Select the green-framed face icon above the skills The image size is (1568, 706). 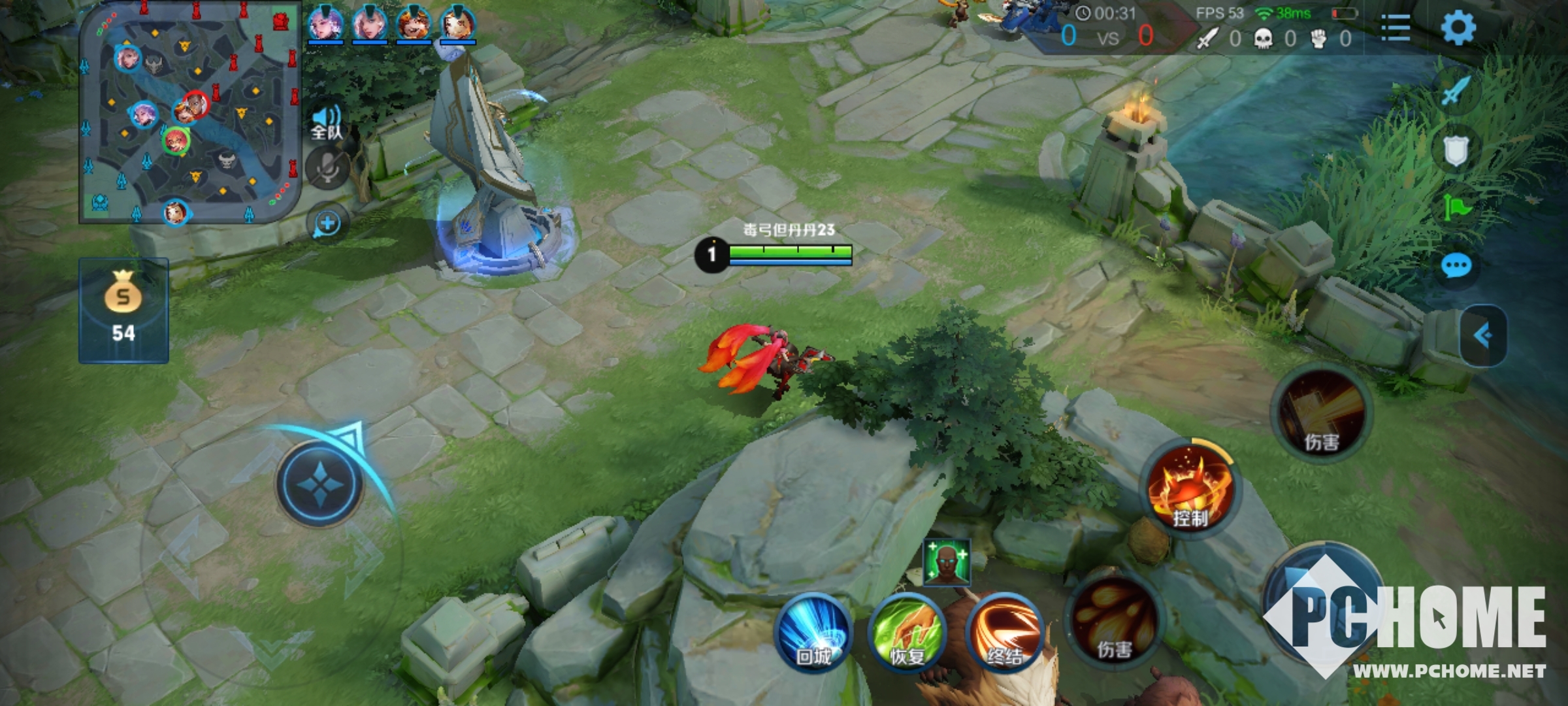click(946, 562)
